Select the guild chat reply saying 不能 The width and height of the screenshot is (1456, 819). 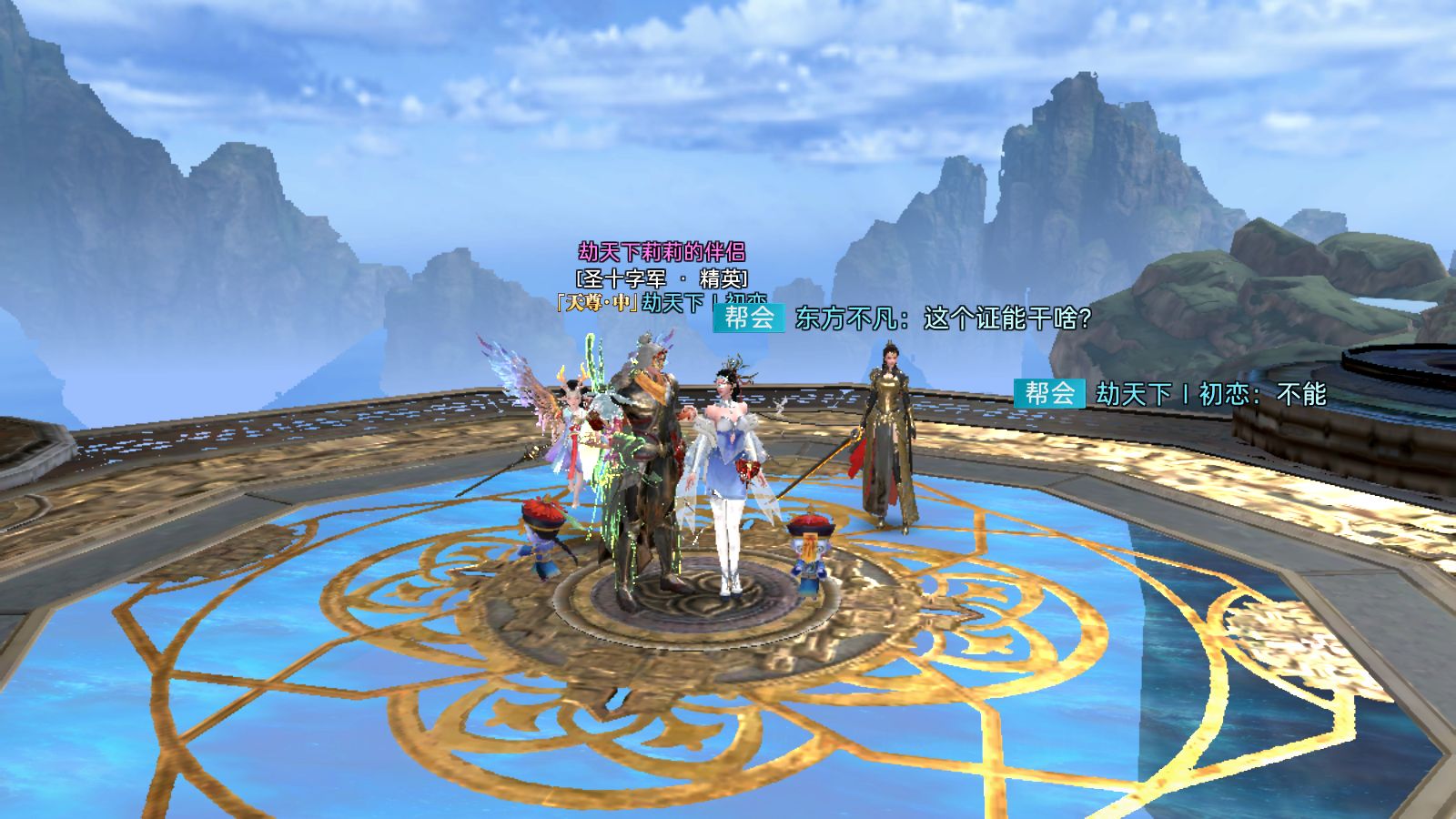(x=1210, y=394)
